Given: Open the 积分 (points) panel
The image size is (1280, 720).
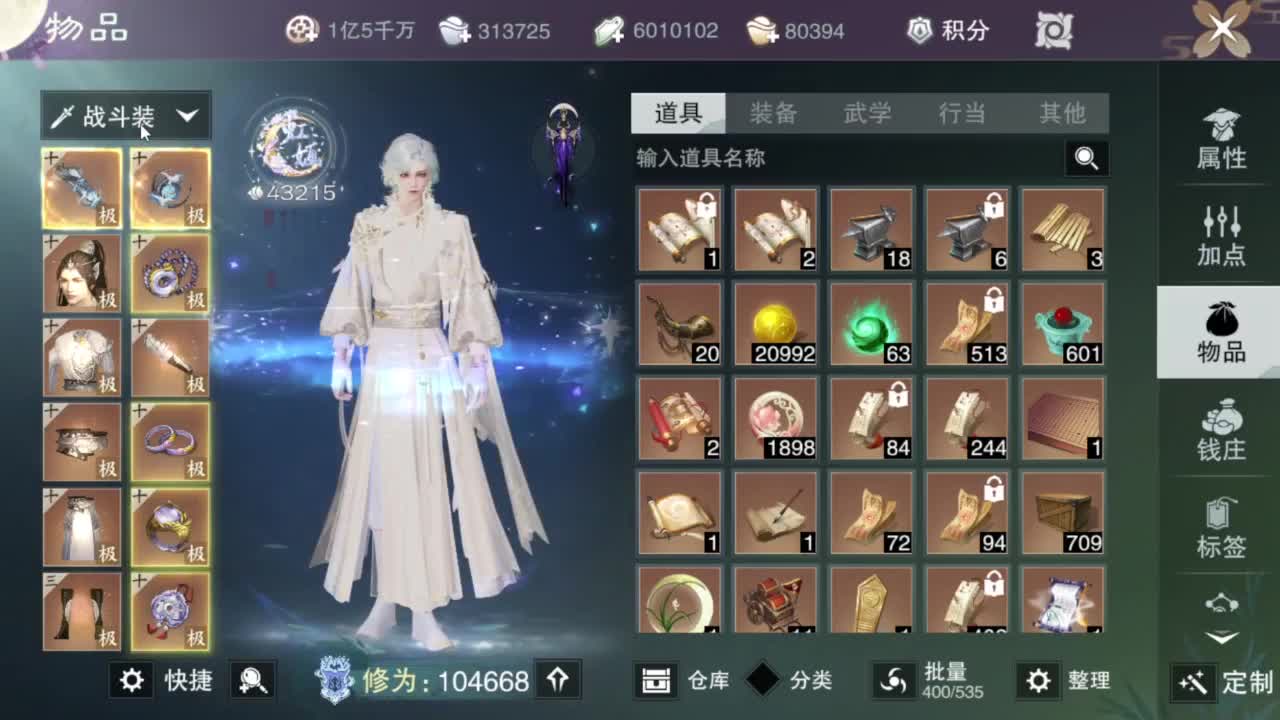Looking at the screenshot, I should click(946, 30).
